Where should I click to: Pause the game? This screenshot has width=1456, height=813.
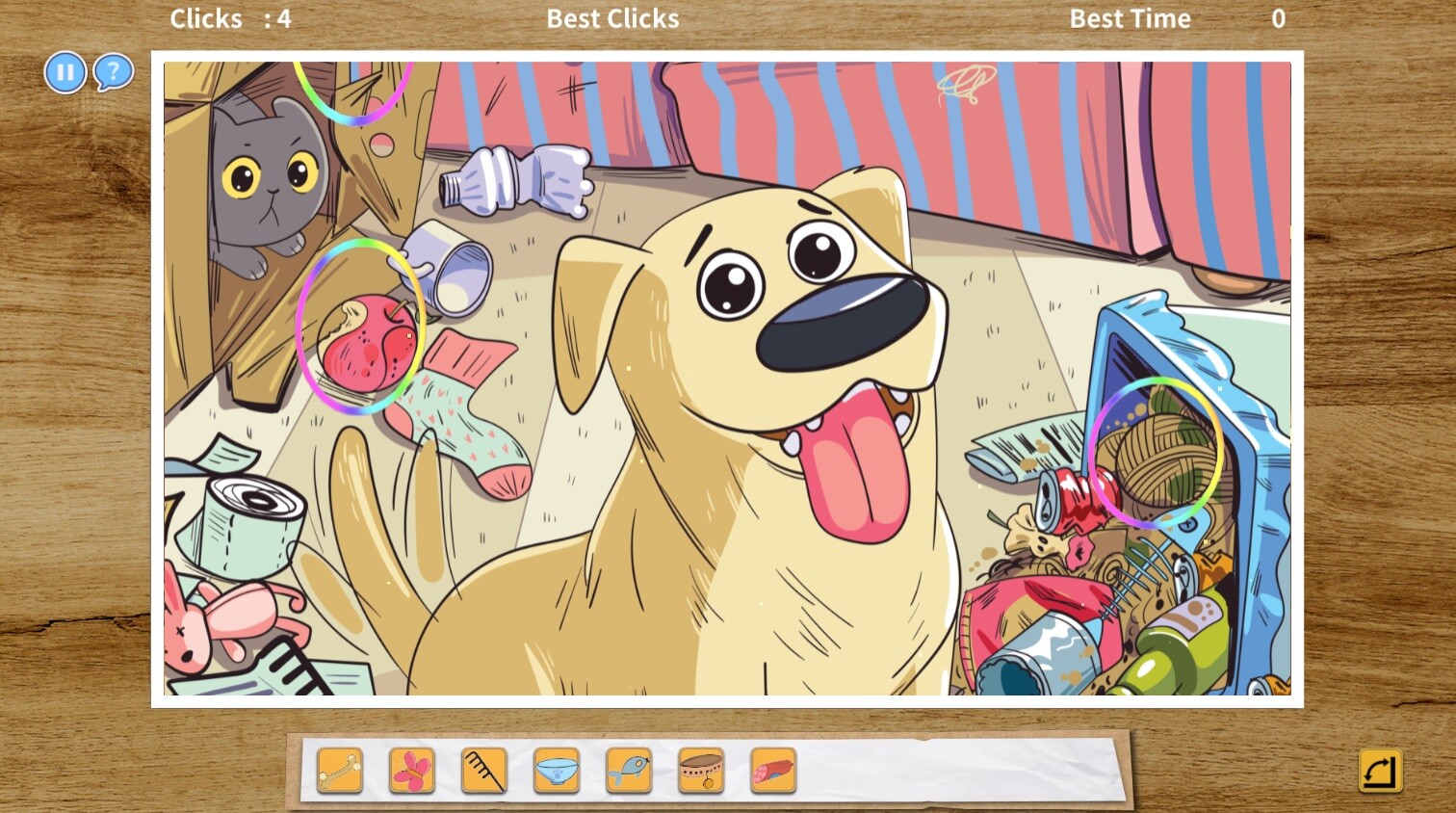(x=65, y=72)
